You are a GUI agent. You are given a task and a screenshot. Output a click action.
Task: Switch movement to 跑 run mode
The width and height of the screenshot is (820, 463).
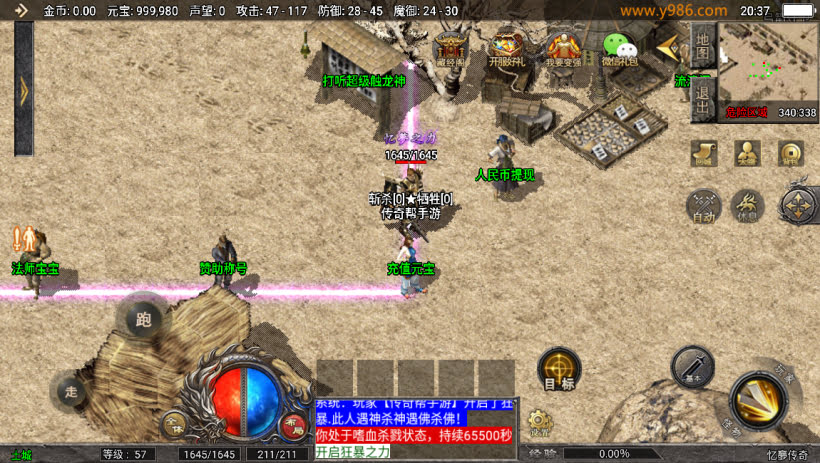pos(144,318)
